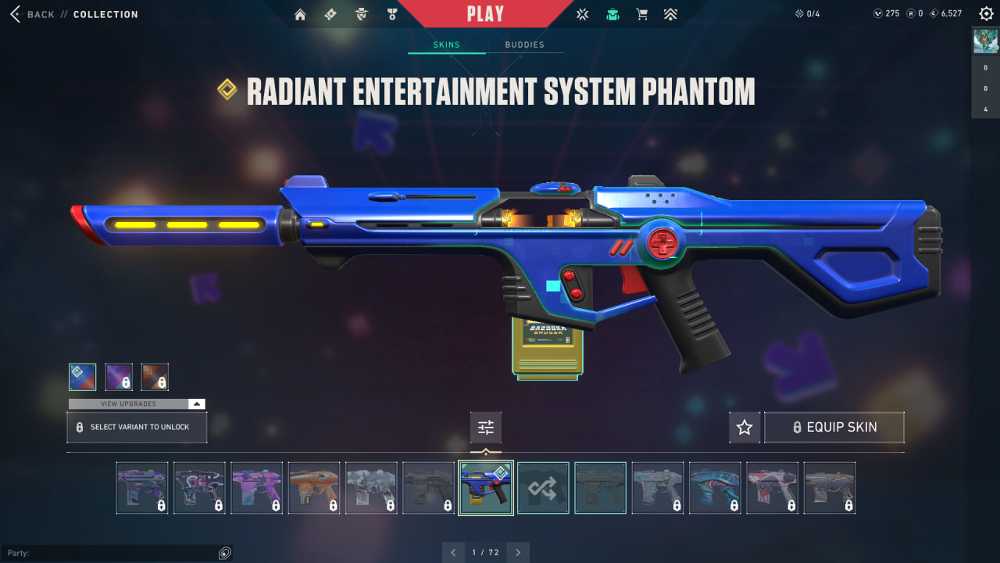
Task: Go to the next skin page arrow
Action: pos(517,552)
